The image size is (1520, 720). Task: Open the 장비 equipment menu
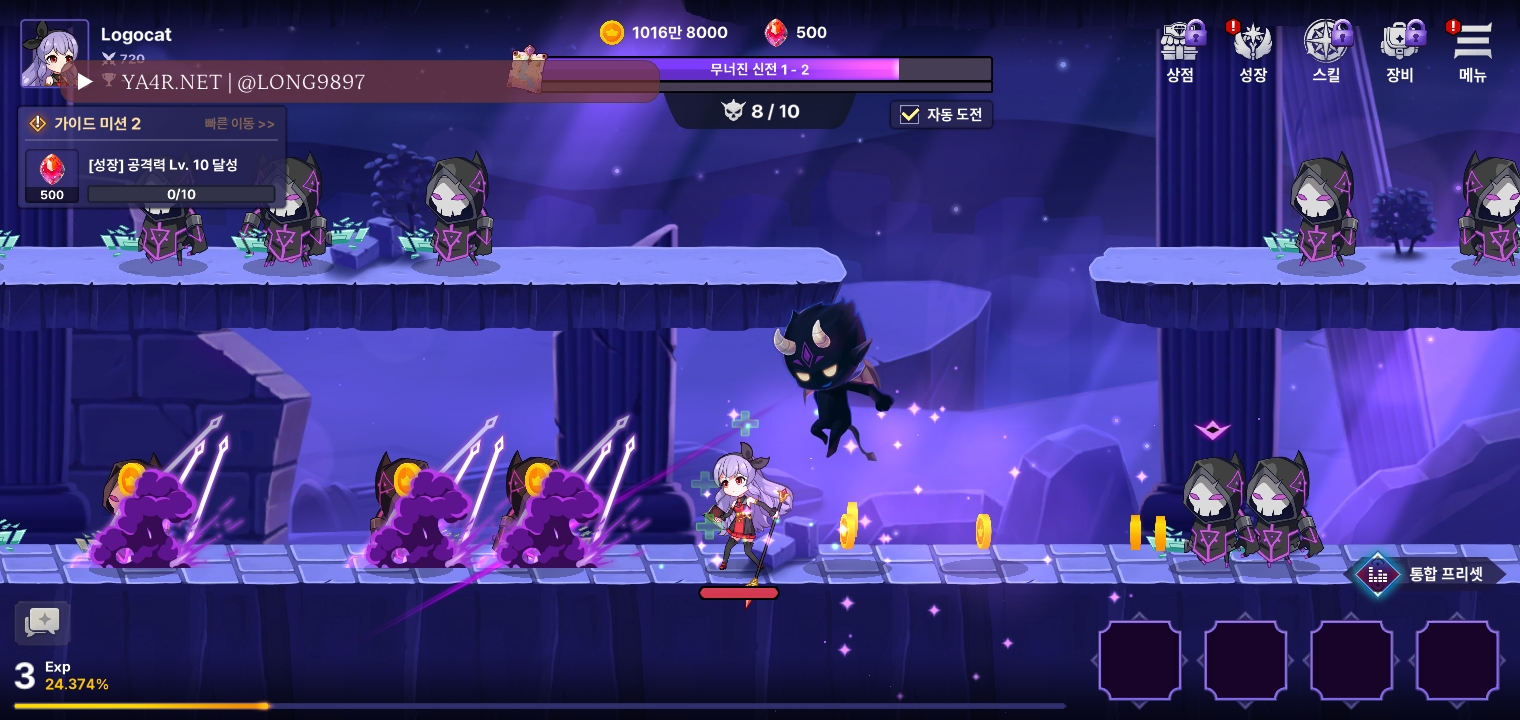click(x=1400, y=51)
